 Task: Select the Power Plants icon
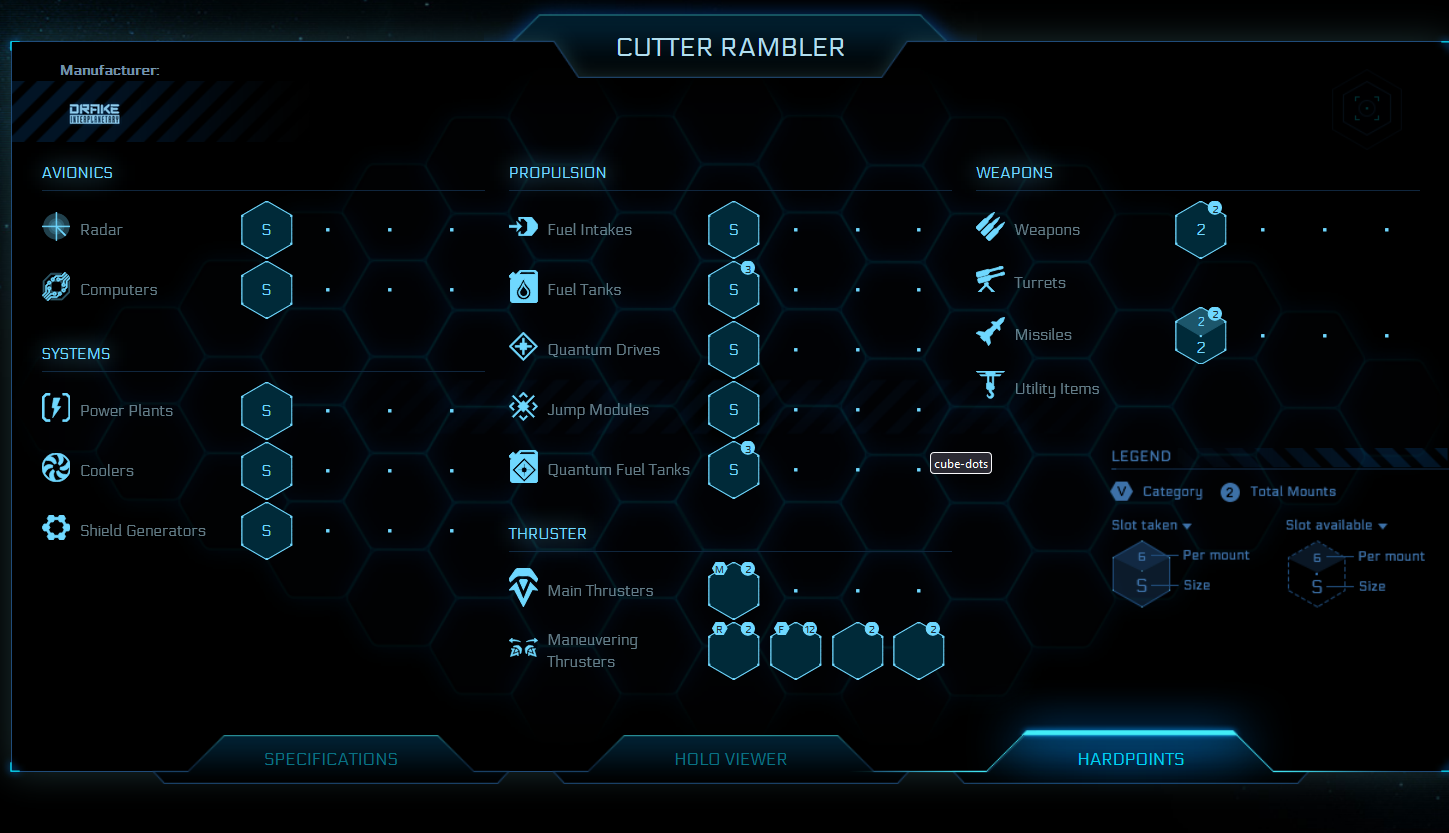coord(55,408)
